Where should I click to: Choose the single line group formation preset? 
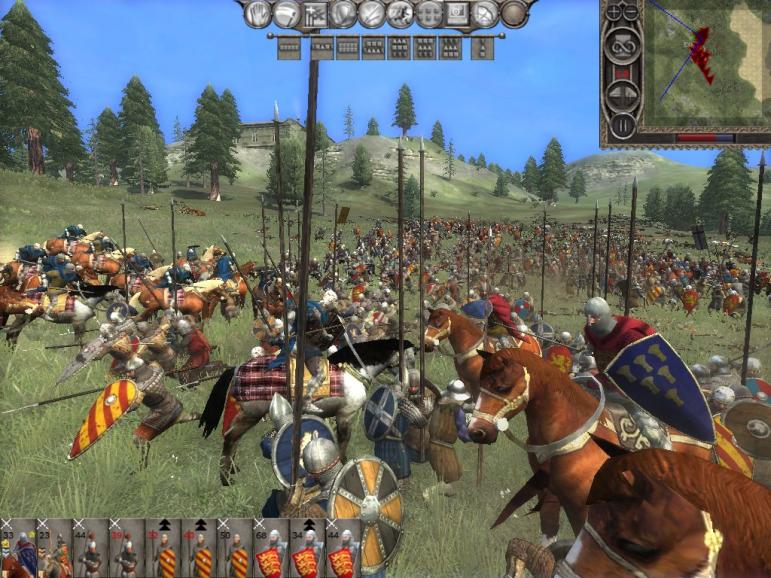[x=288, y=46]
